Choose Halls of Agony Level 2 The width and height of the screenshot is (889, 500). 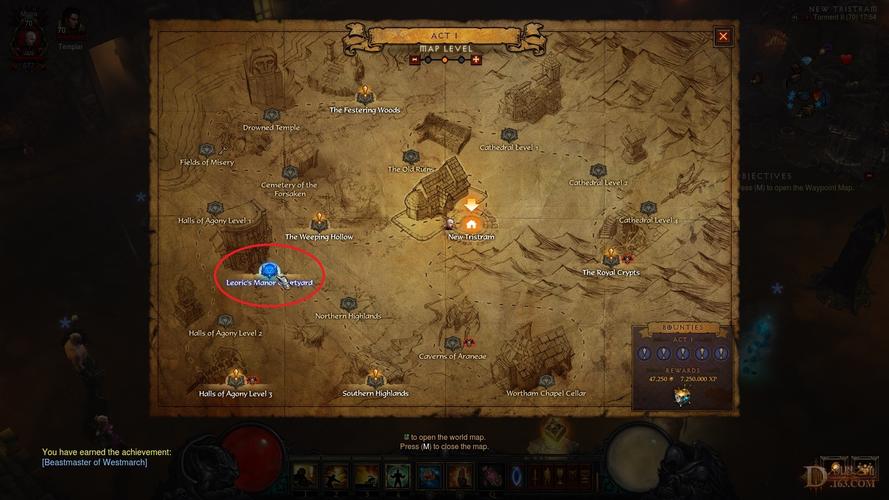point(225,321)
